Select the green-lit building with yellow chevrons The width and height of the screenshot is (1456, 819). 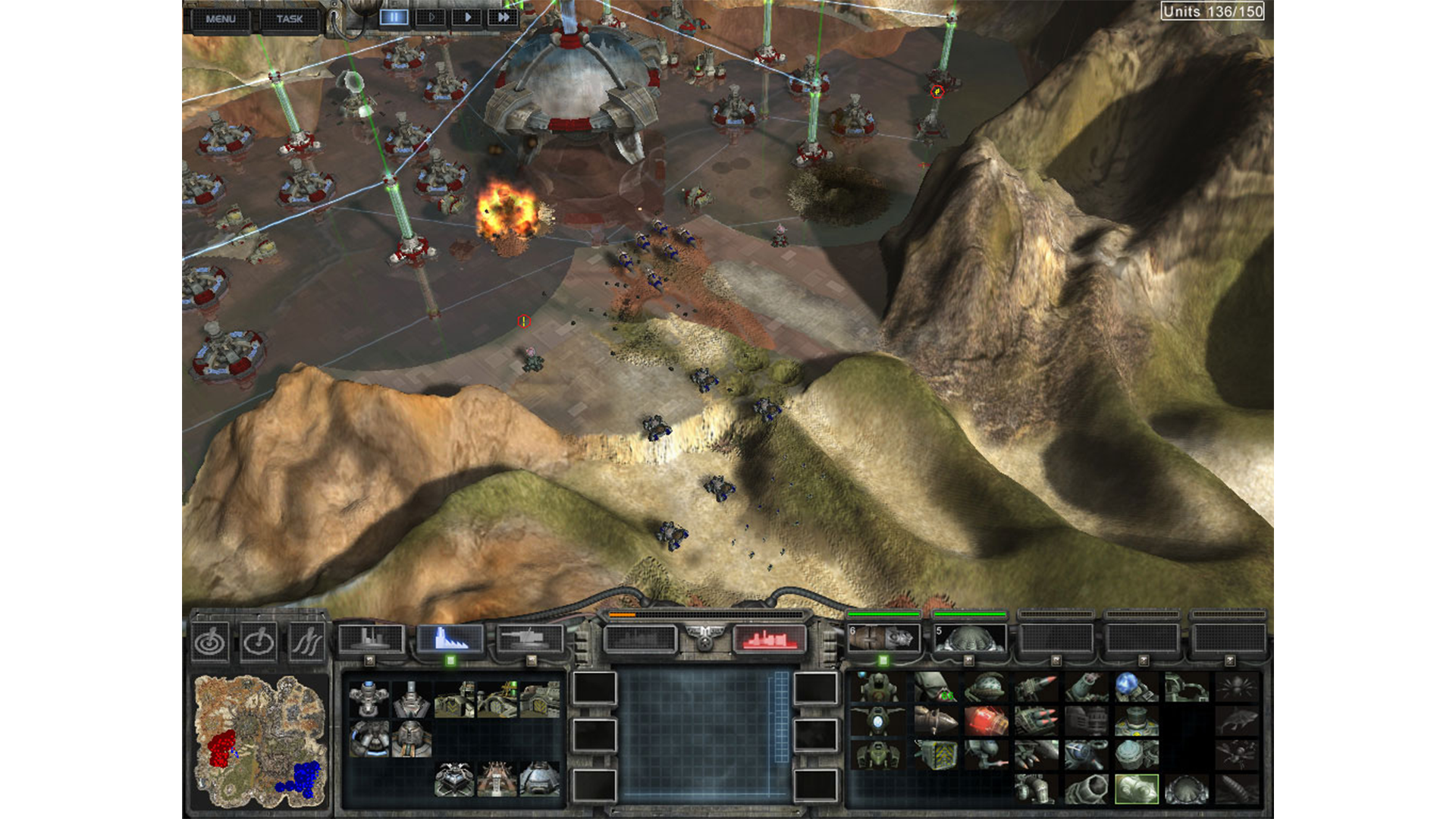497,698
